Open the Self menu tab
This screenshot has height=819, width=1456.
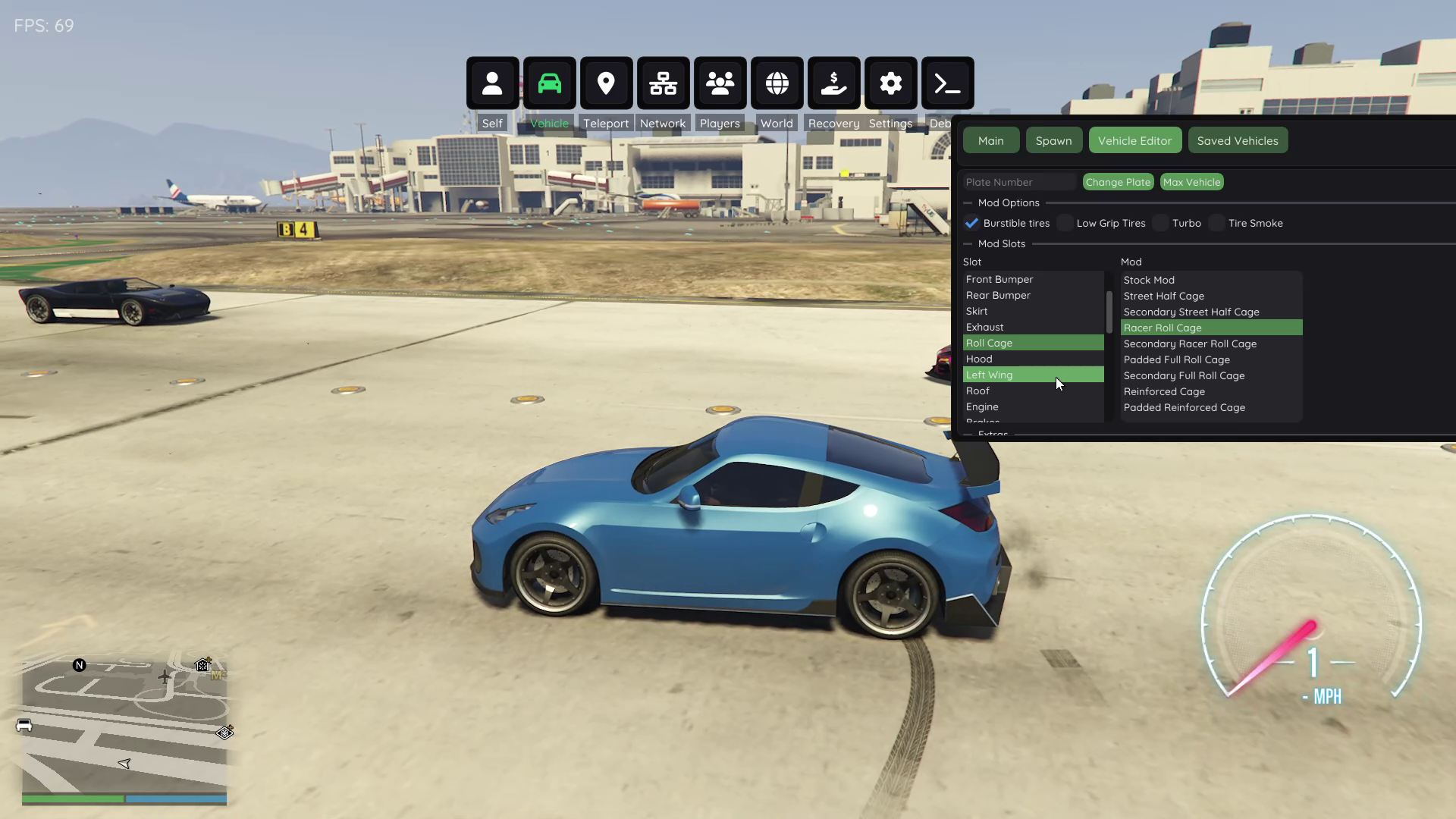click(x=492, y=83)
